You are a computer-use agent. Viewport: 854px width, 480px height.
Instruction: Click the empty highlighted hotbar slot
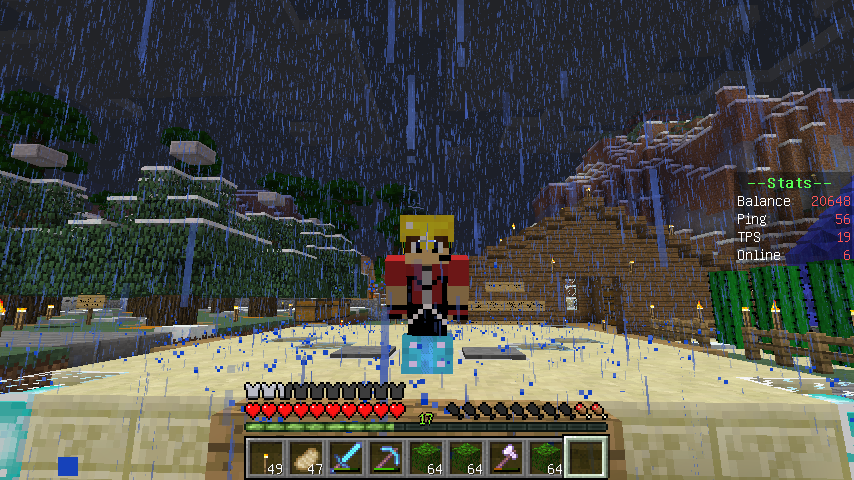tap(585, 458)
